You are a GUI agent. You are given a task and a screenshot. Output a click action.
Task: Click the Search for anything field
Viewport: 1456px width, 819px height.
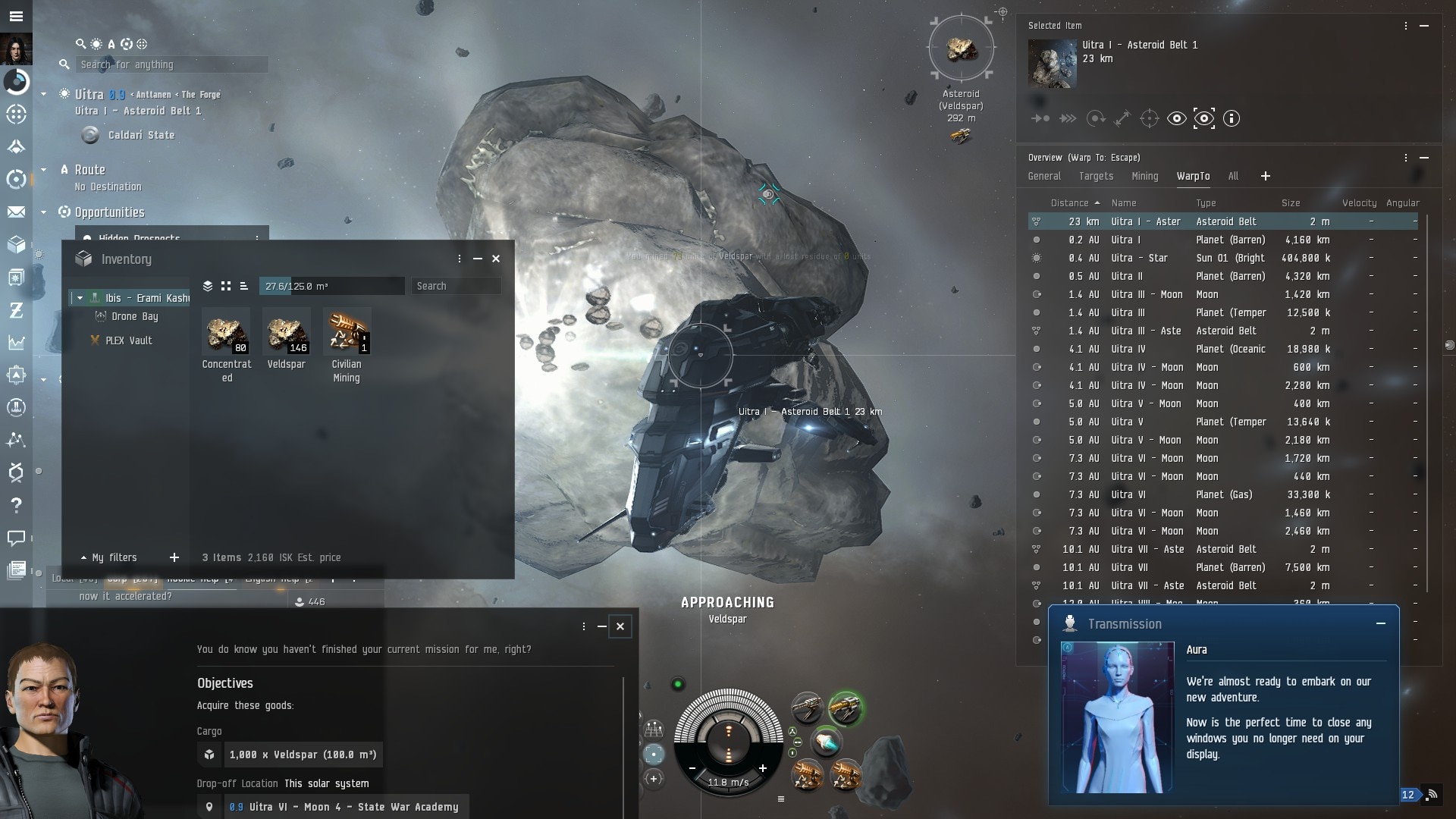[x=173, y=64]
